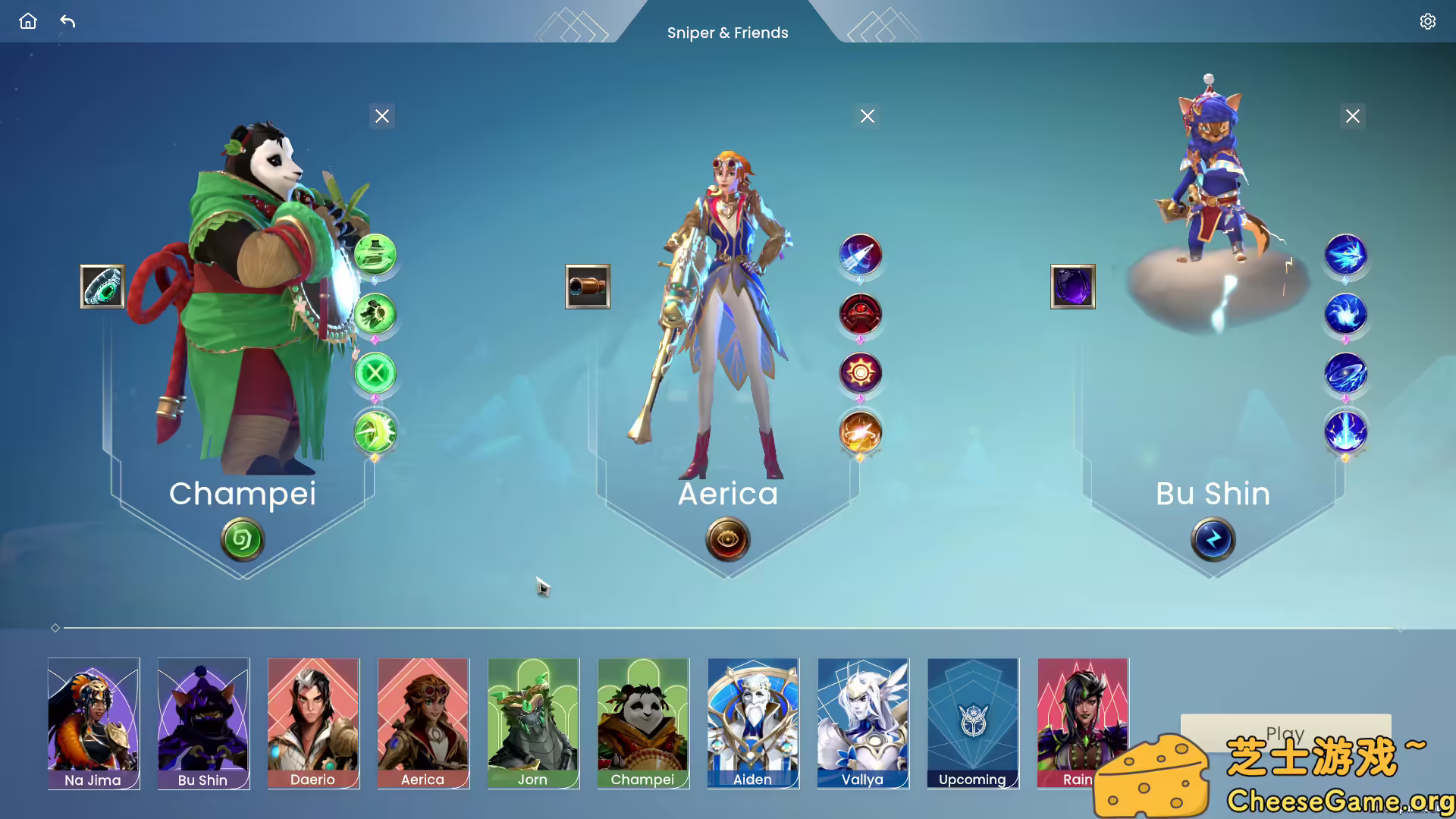Viewport: 1456px width, 819px height.
Task: Go back using the back arrow
Action: (67, 23)
